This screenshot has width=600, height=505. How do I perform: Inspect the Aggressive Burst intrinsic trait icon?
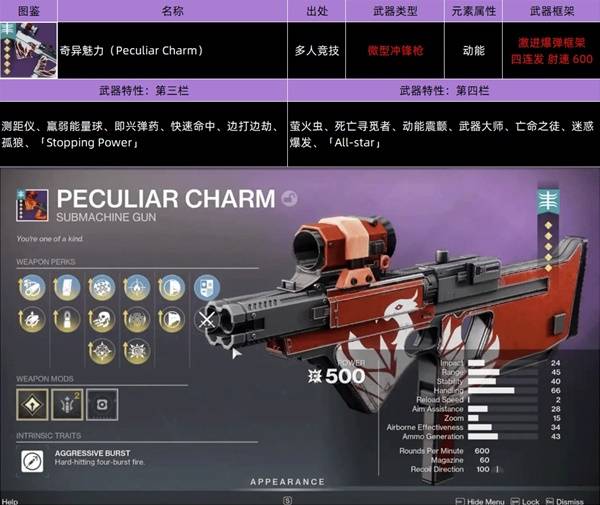click(x=33, y=459)
